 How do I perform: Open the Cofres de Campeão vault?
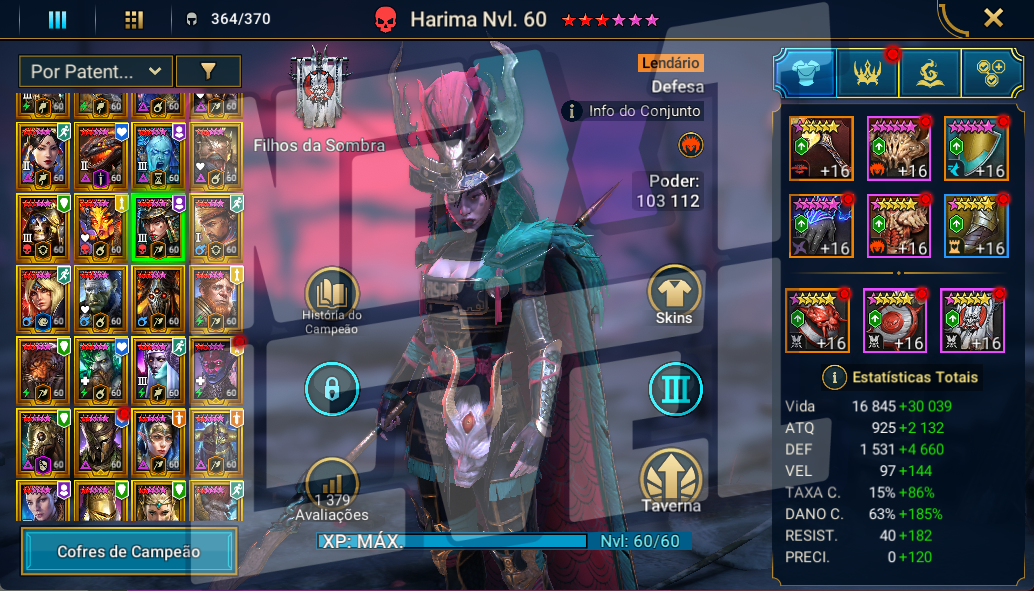coord(129,551)
